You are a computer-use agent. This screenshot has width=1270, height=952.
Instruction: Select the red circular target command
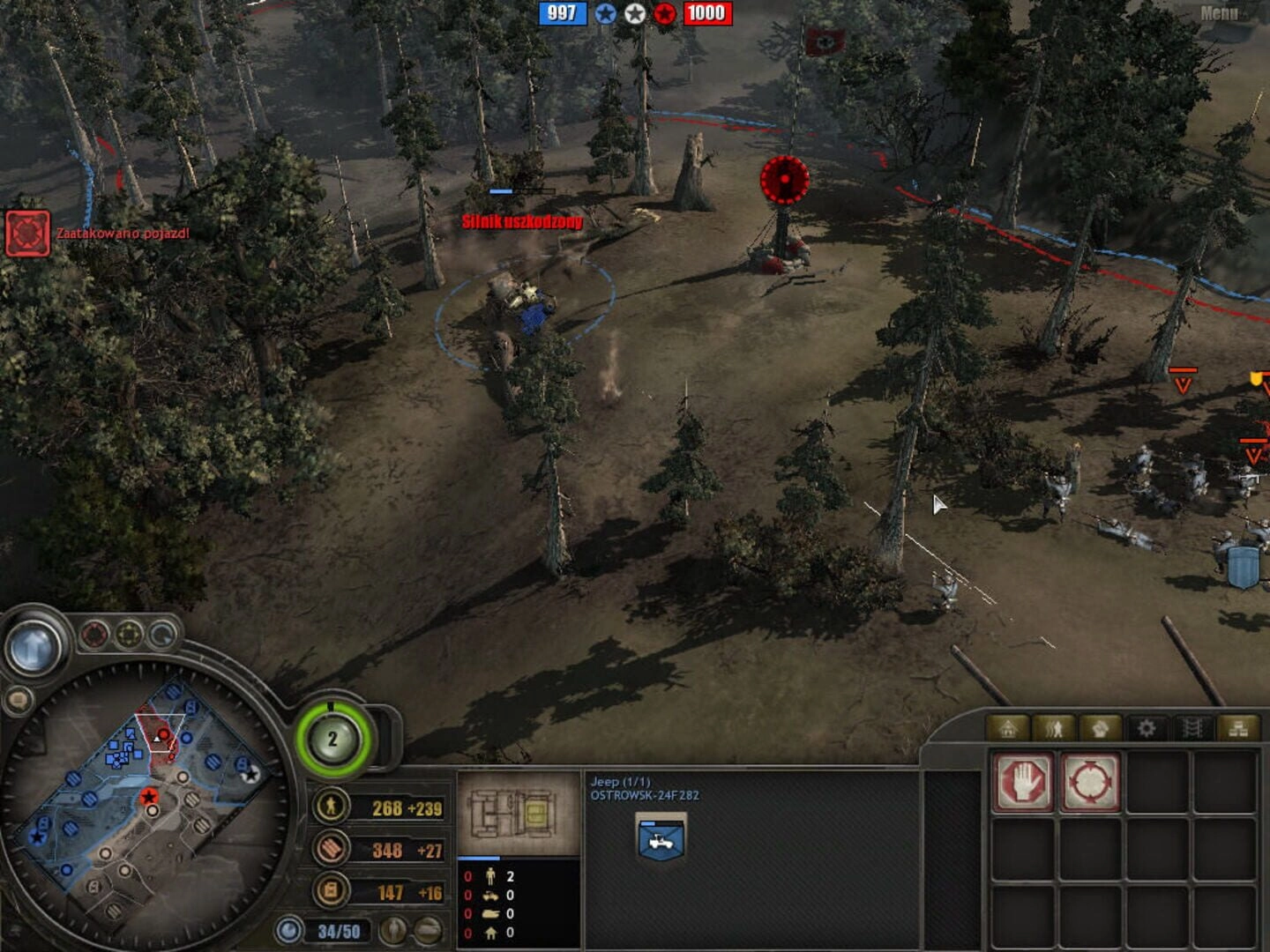(x=1091, y=781)
